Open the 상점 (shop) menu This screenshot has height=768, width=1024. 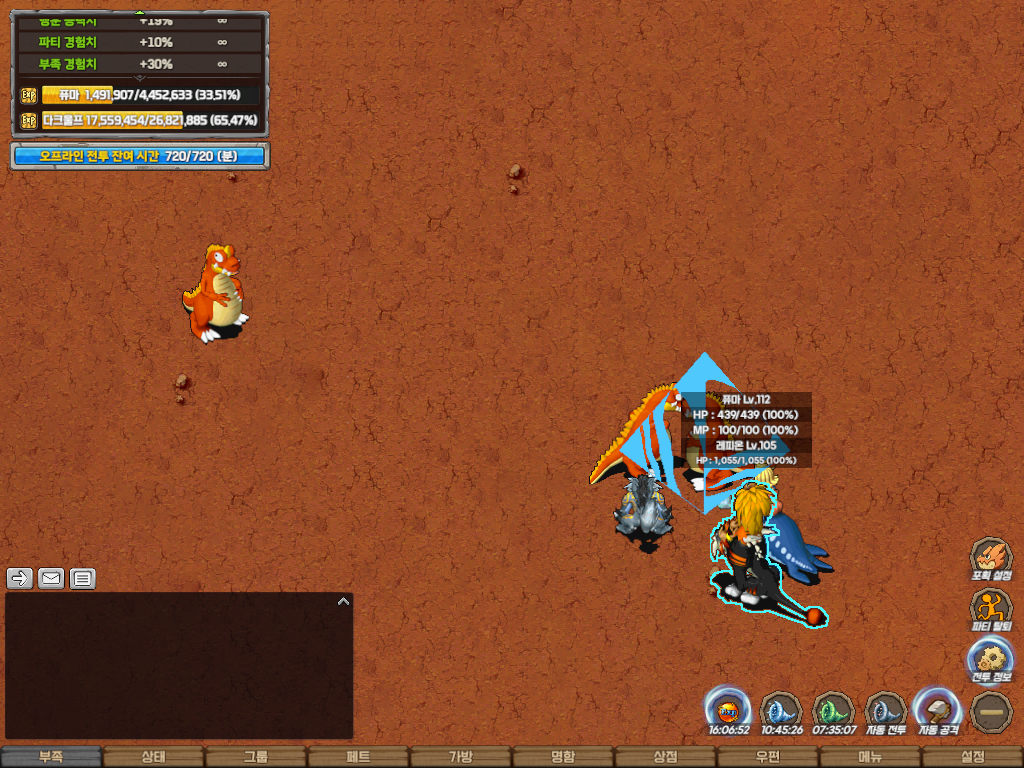pyautogui.click(x=665, y=757)
